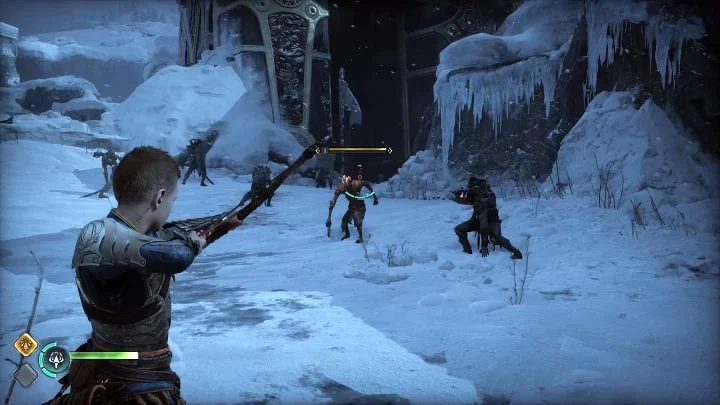720x405 pixels.
Task: Select the gold diamond ability icon
Action: pyautogui.click(x=25, y=344)
